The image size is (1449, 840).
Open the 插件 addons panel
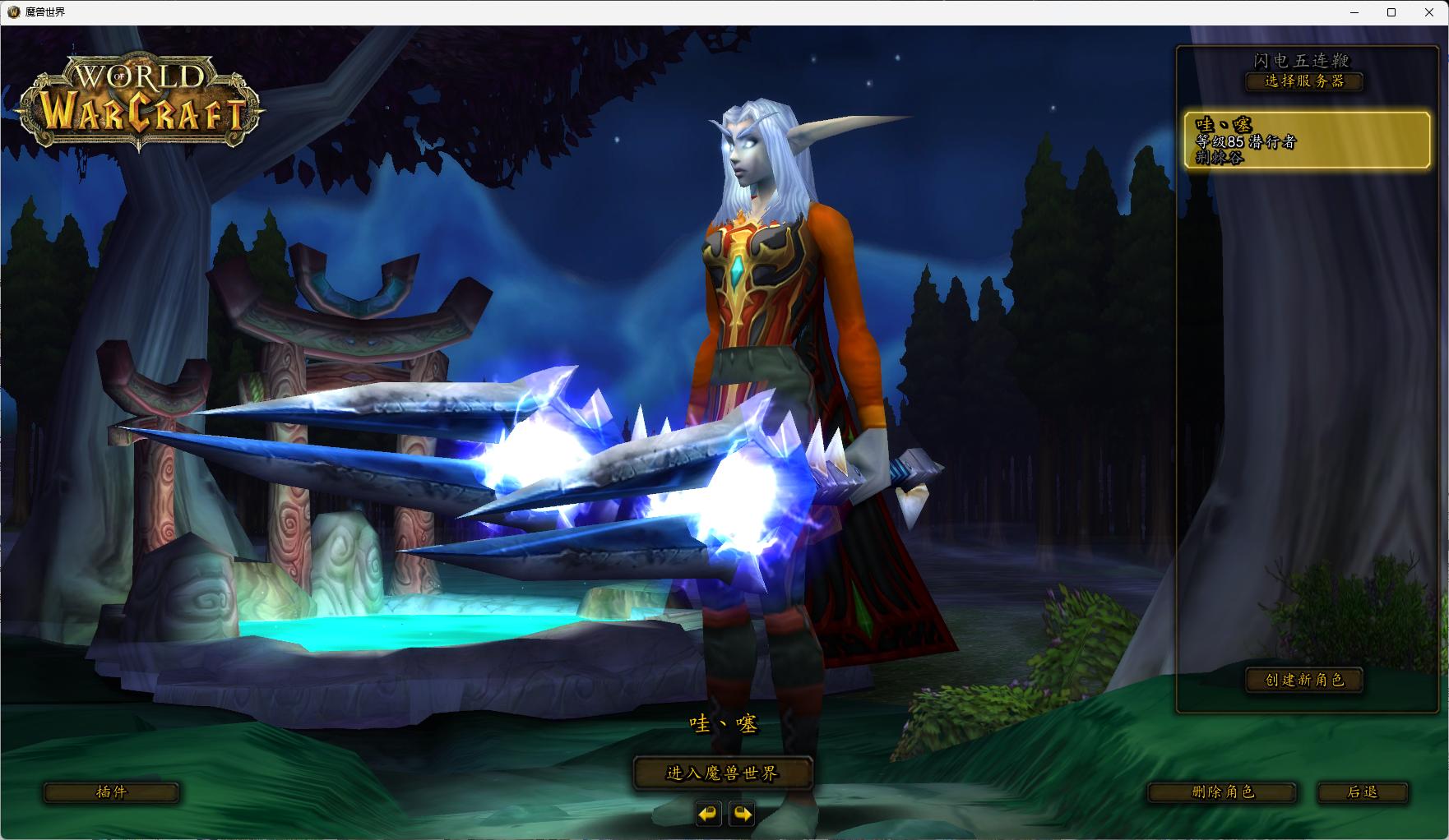[x=112, y=792]
